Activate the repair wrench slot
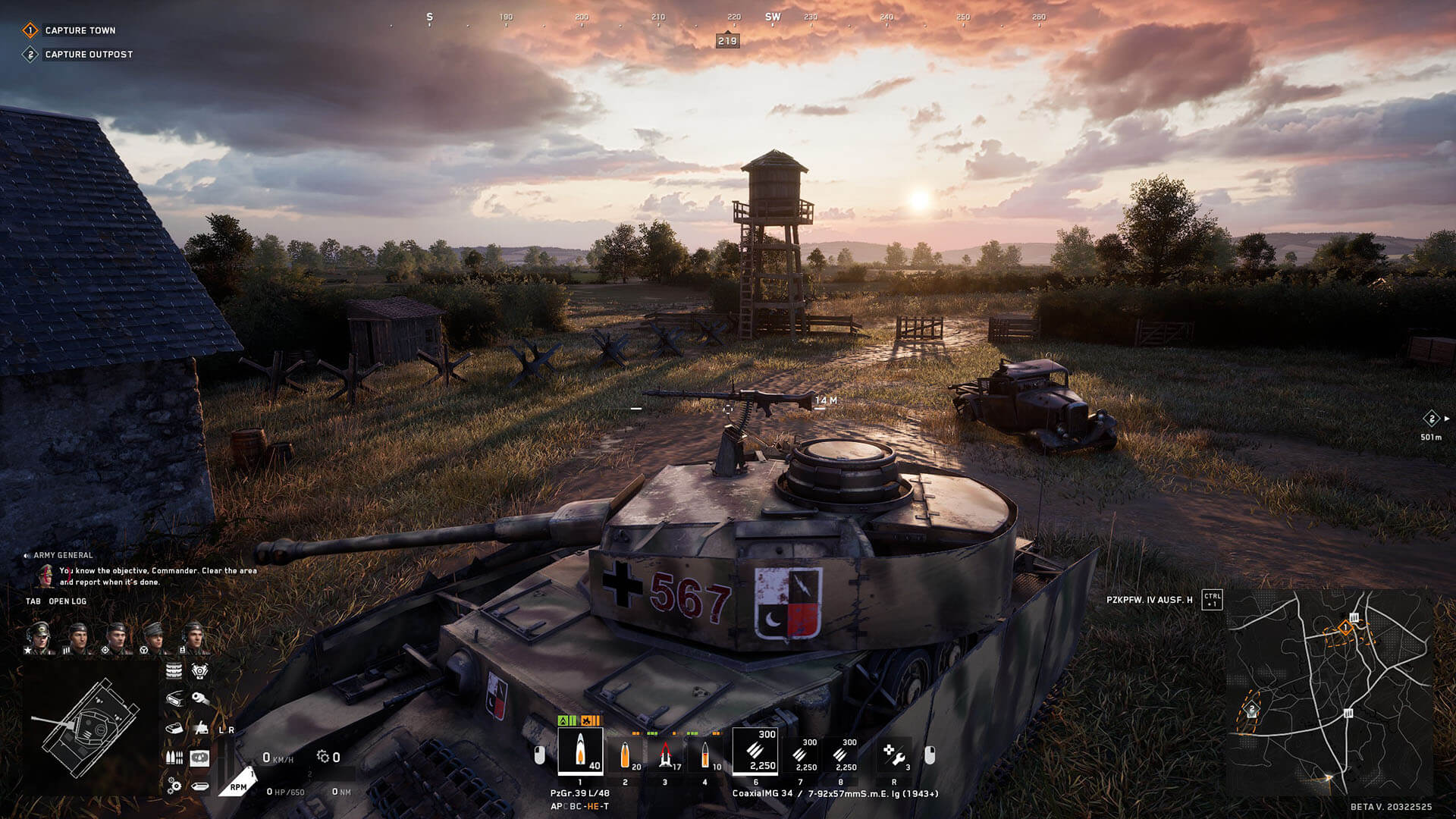Screen dimensions: 1456x819 tap(894, 755)
